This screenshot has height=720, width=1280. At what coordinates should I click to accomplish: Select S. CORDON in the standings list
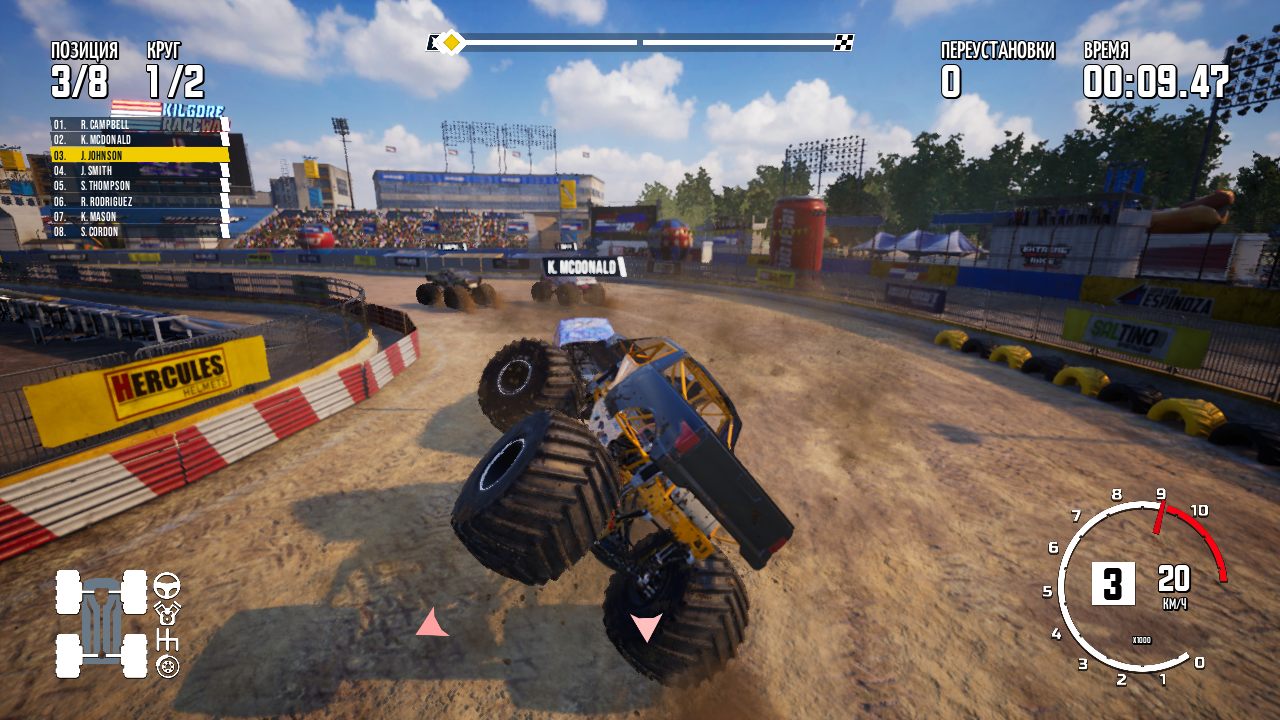[x=120, y=231]
